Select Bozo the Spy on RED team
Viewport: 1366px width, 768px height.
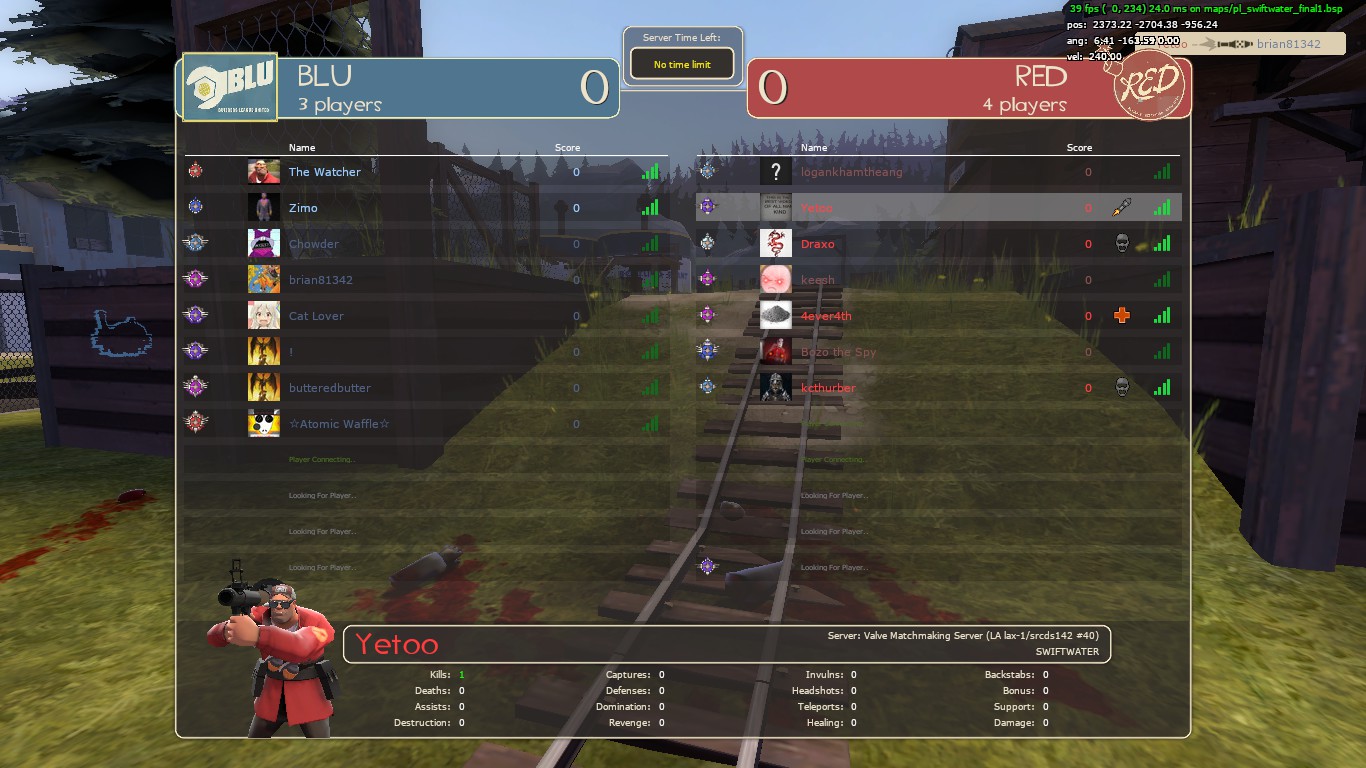(x=839, y=352)
